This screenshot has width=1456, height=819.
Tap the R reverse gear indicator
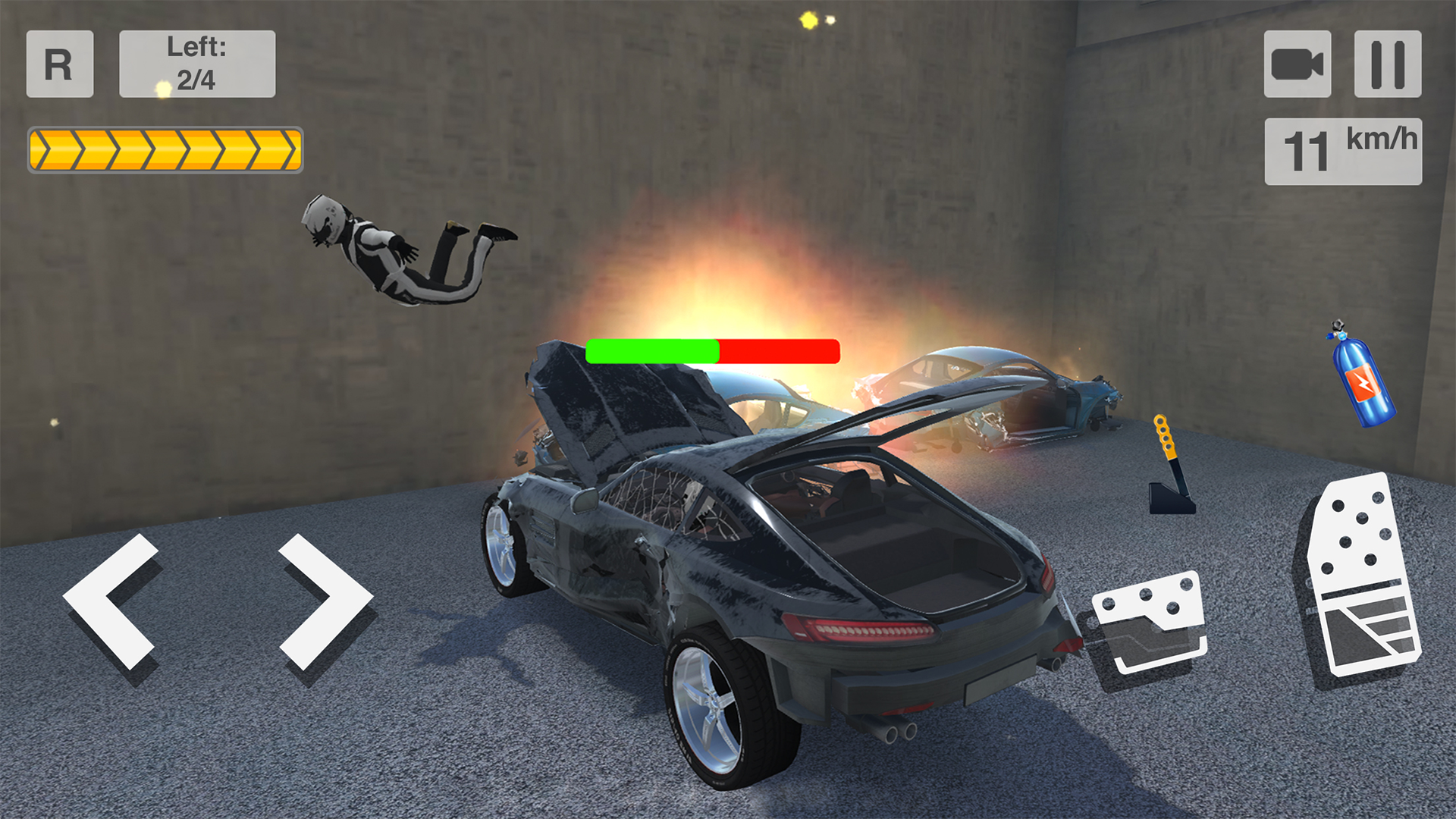pyautogui.click(x=59, y=65)
